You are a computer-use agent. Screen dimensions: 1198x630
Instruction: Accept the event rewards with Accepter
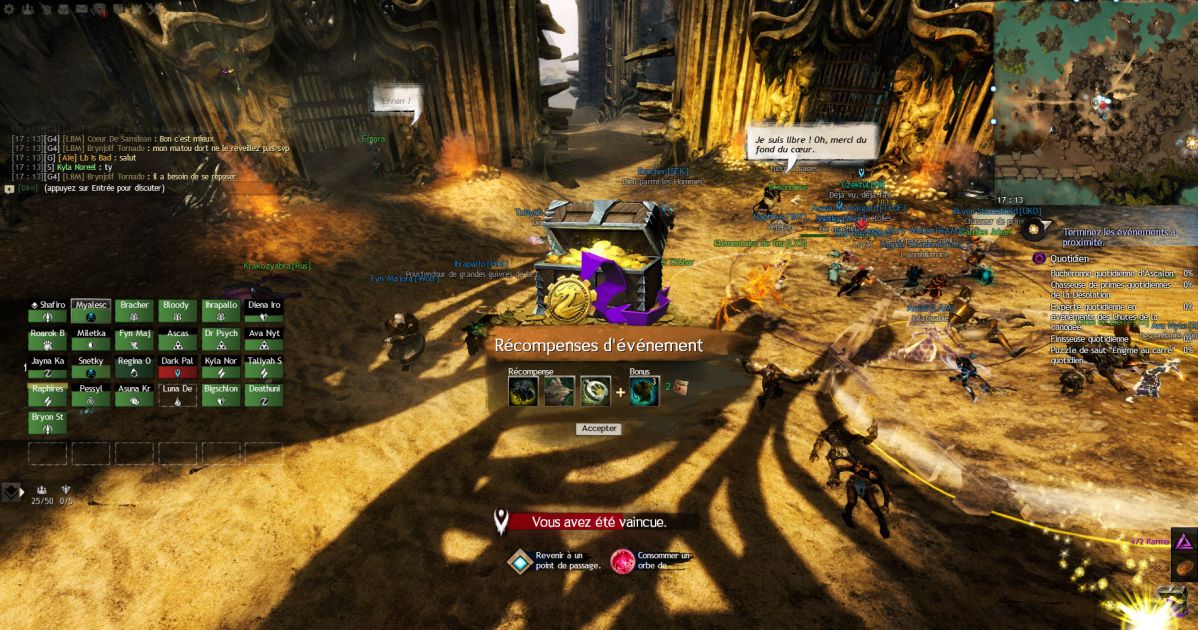[599, 429]
